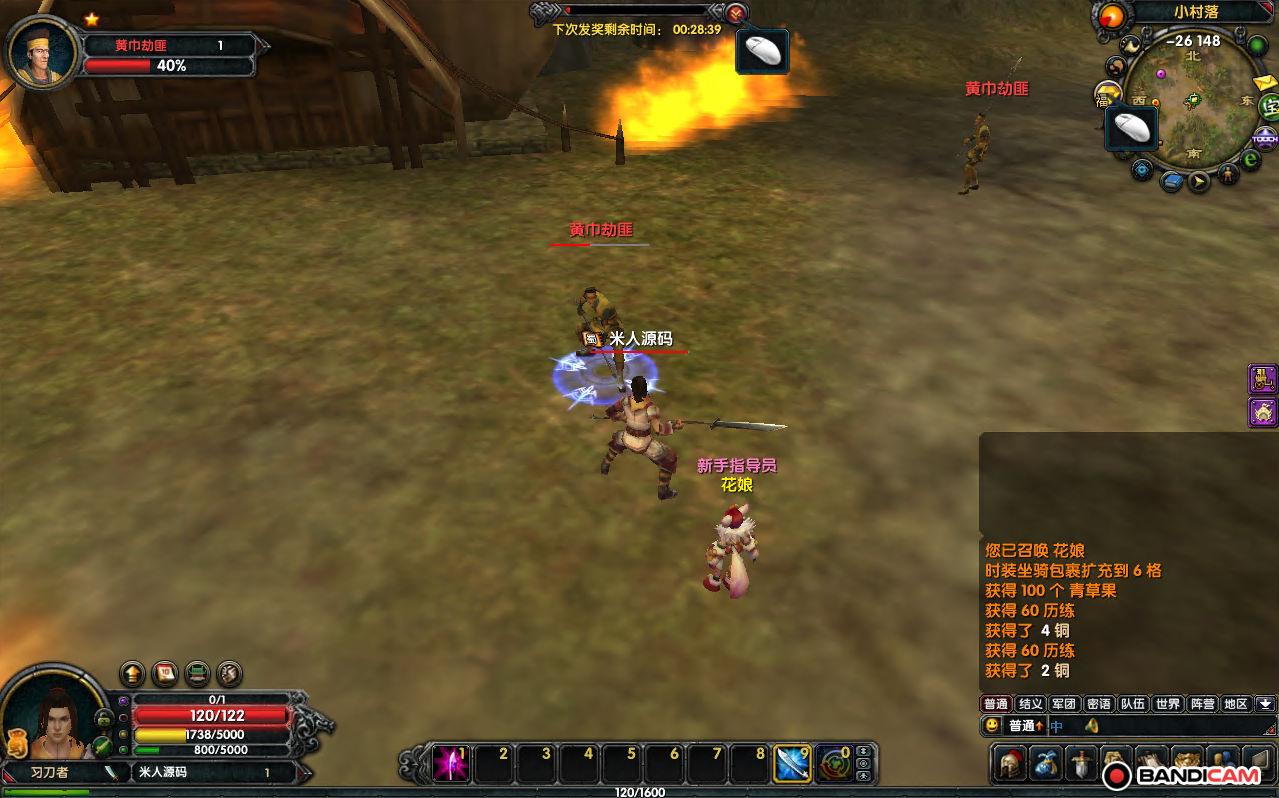This screenshot has width=1279, height=798.
Task: Open the sword and shield menu icon
Action: click(x=1082, y=763)
